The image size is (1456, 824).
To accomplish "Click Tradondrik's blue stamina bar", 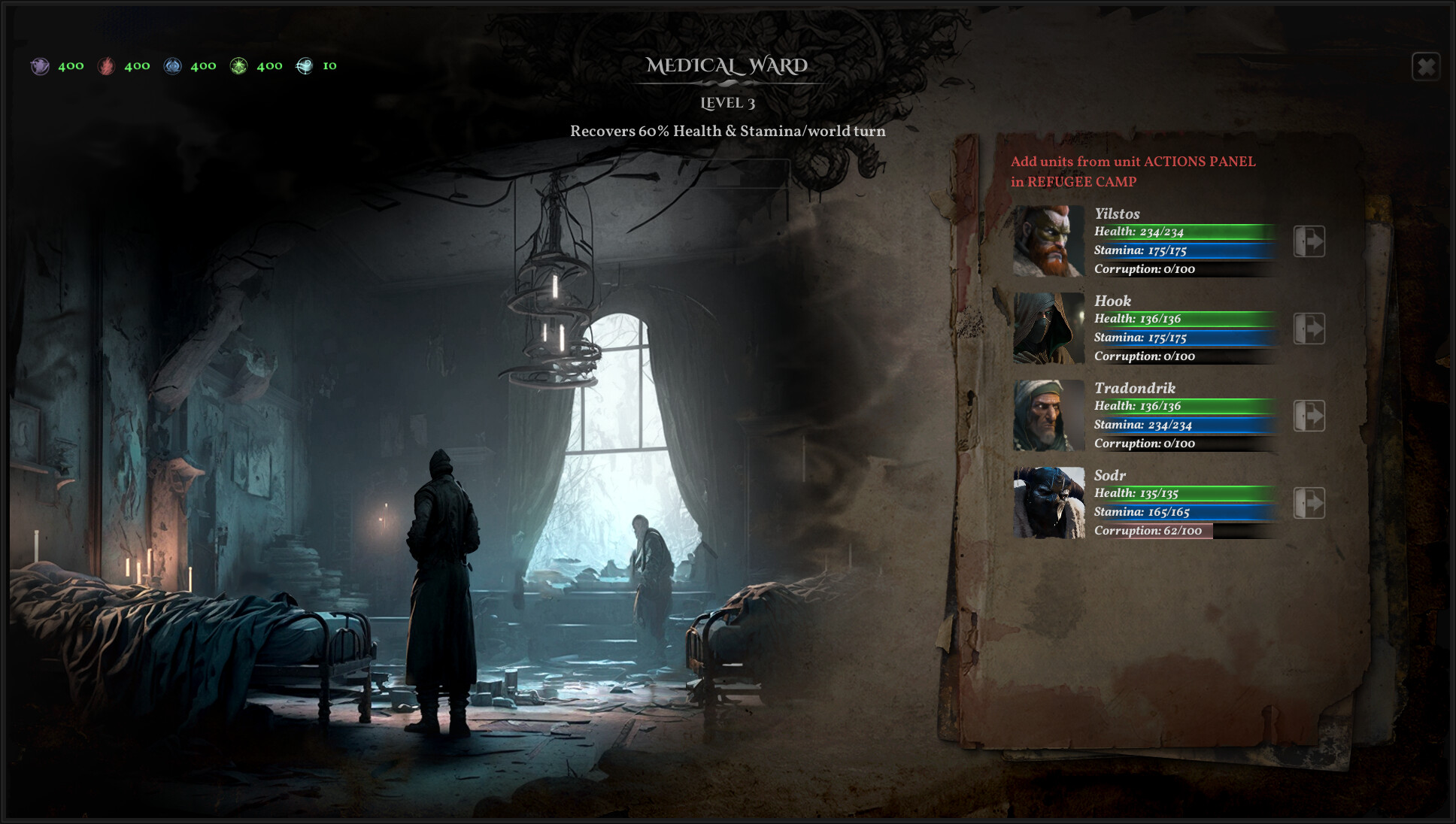I will 1181,425.
